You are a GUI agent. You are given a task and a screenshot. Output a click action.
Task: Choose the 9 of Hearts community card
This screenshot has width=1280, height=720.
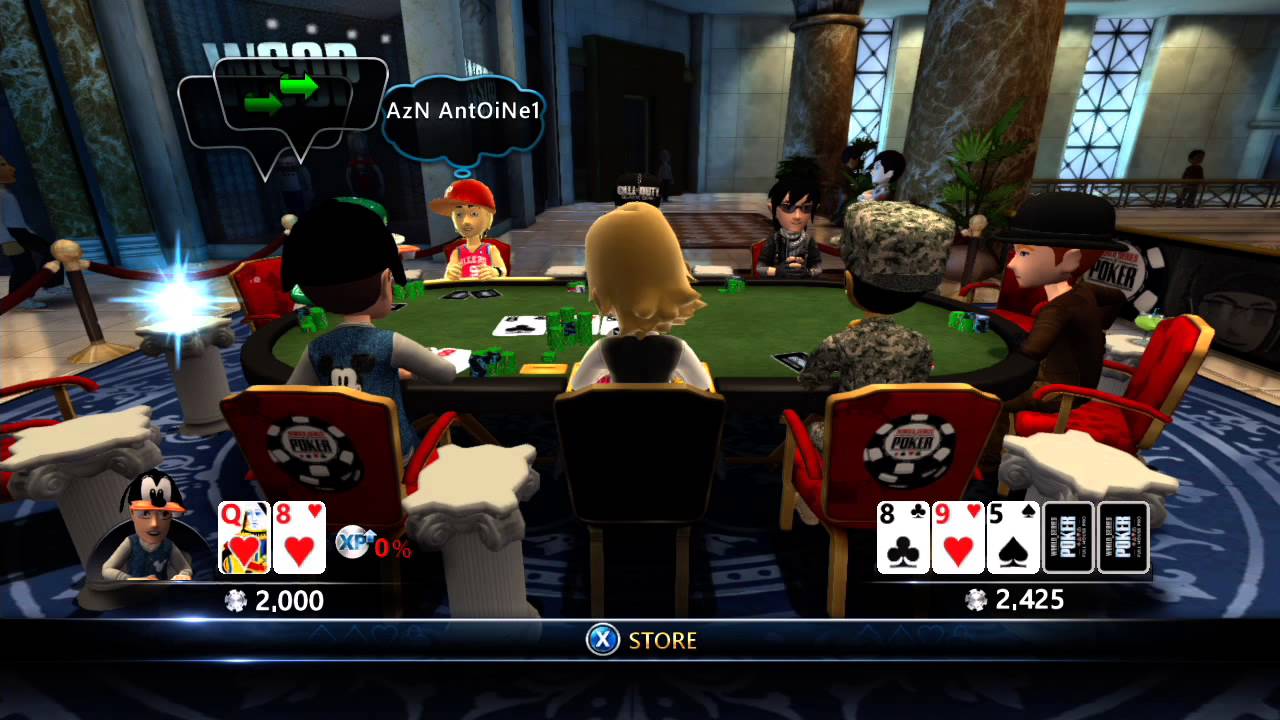pyautogui.click(x=958, y=538)
